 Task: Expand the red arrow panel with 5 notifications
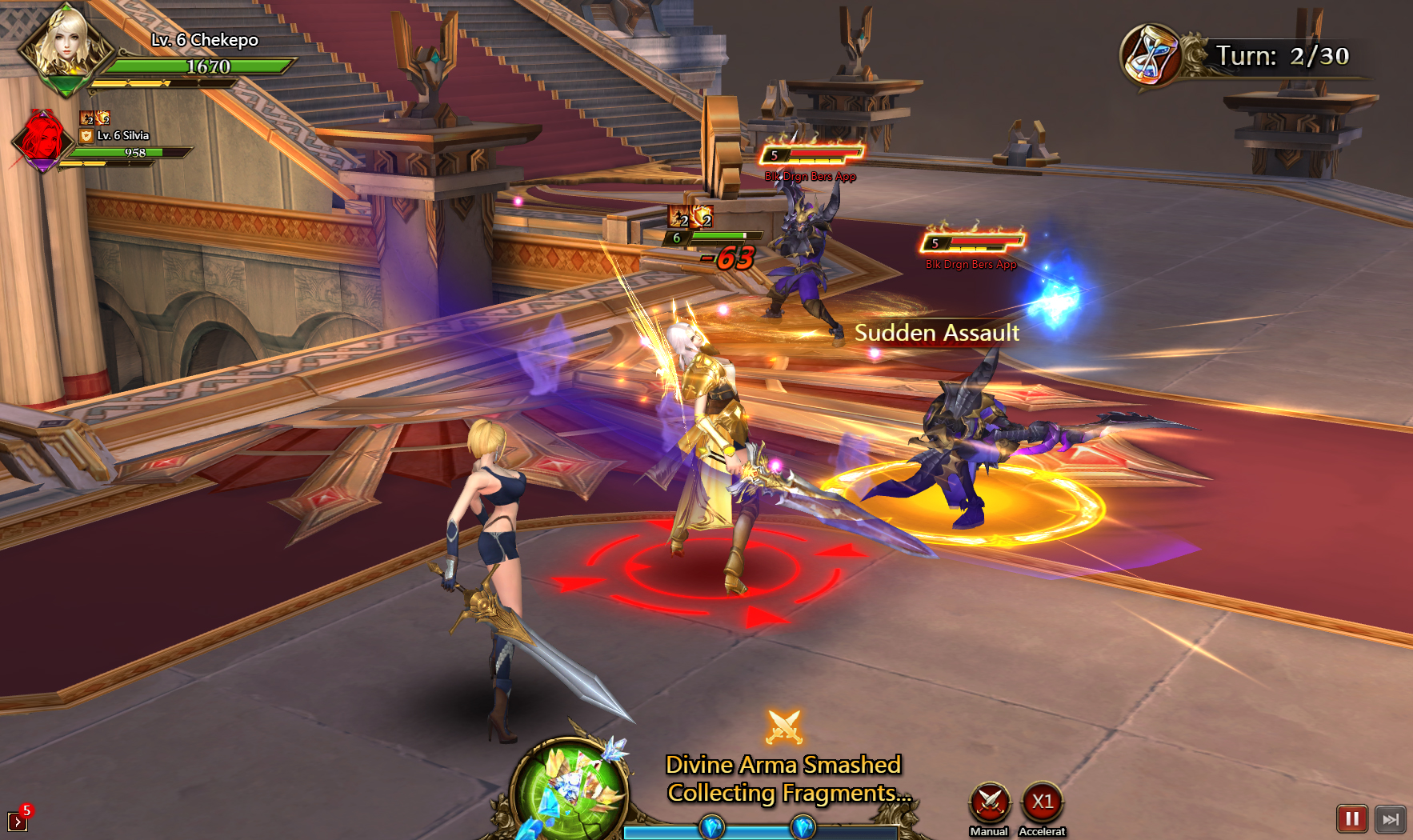(x=18, y=820)
